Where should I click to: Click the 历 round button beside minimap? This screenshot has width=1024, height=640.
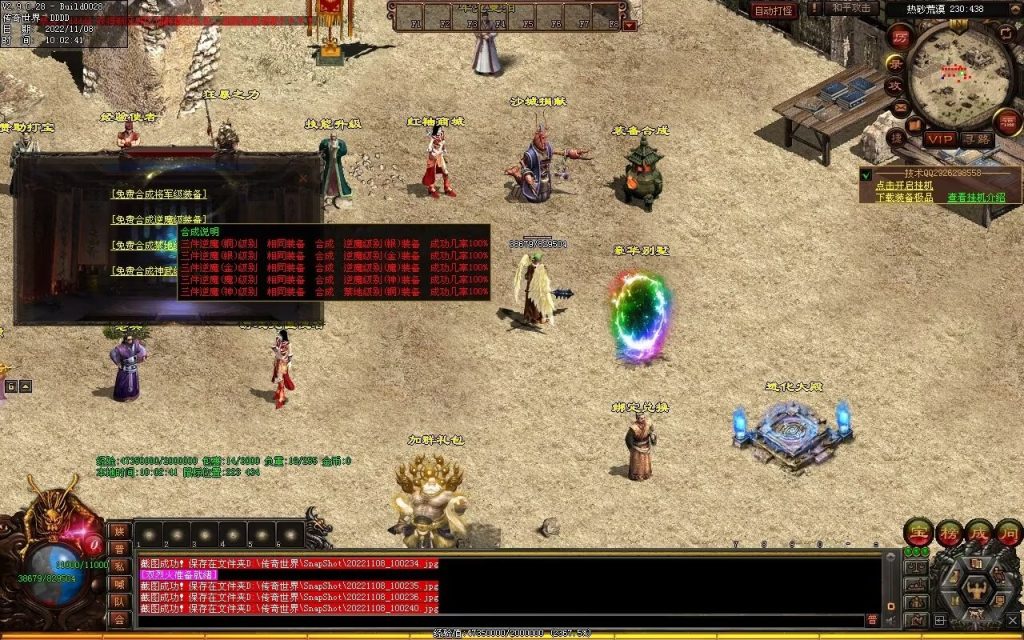click(x=898, y=36)
